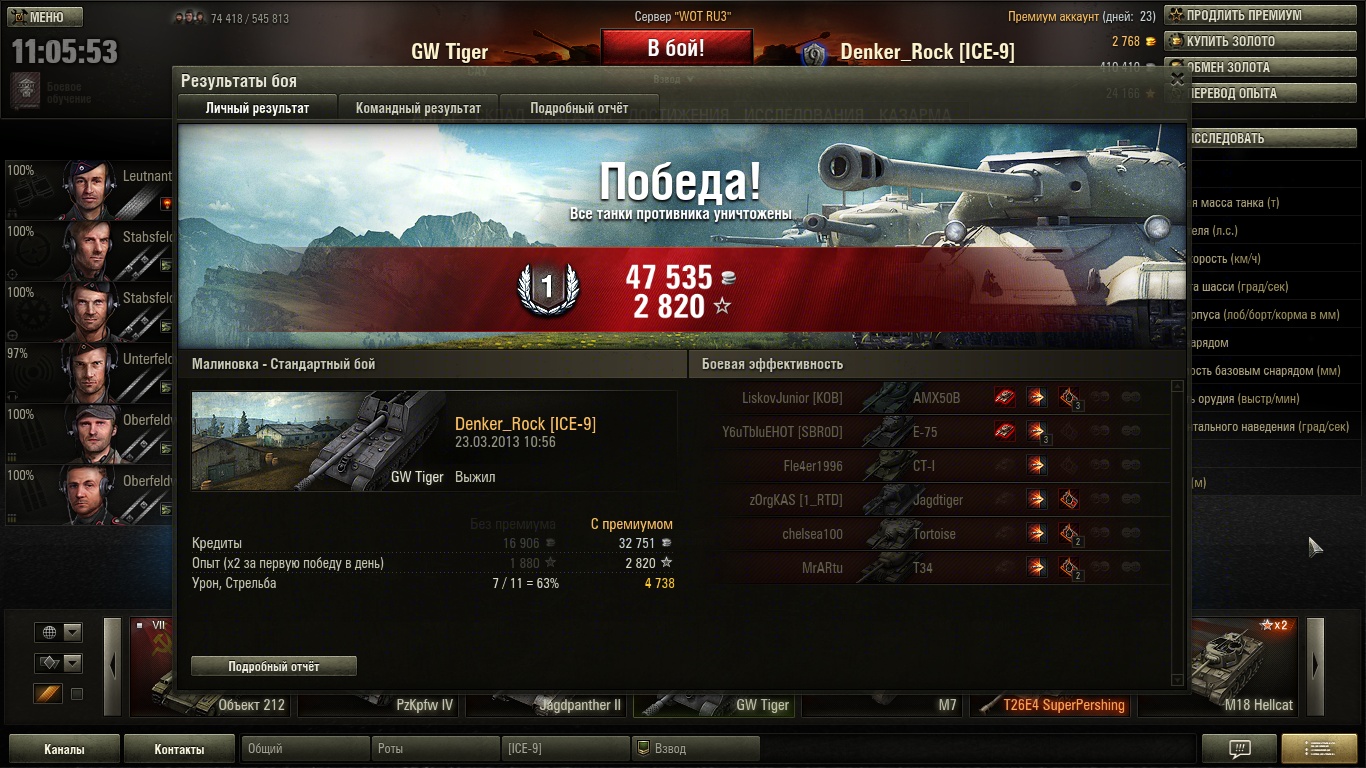Switch to the Общий chat tab

coord(304,749)
